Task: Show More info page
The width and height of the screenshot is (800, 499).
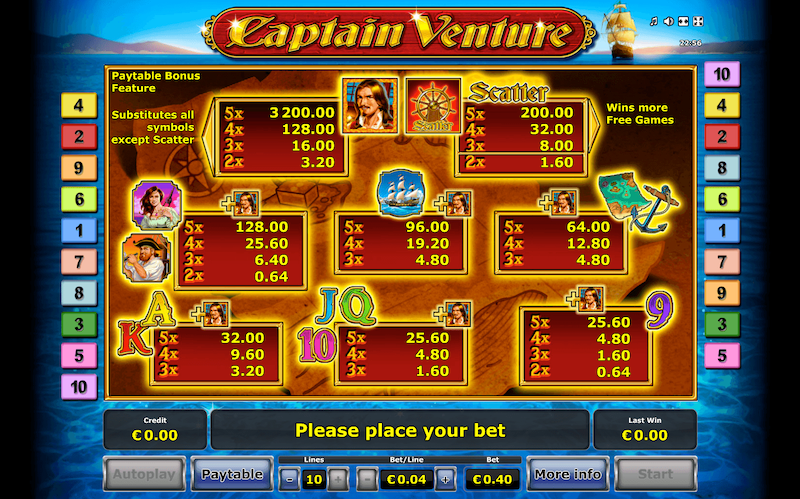Action: [x=567, y=474]
